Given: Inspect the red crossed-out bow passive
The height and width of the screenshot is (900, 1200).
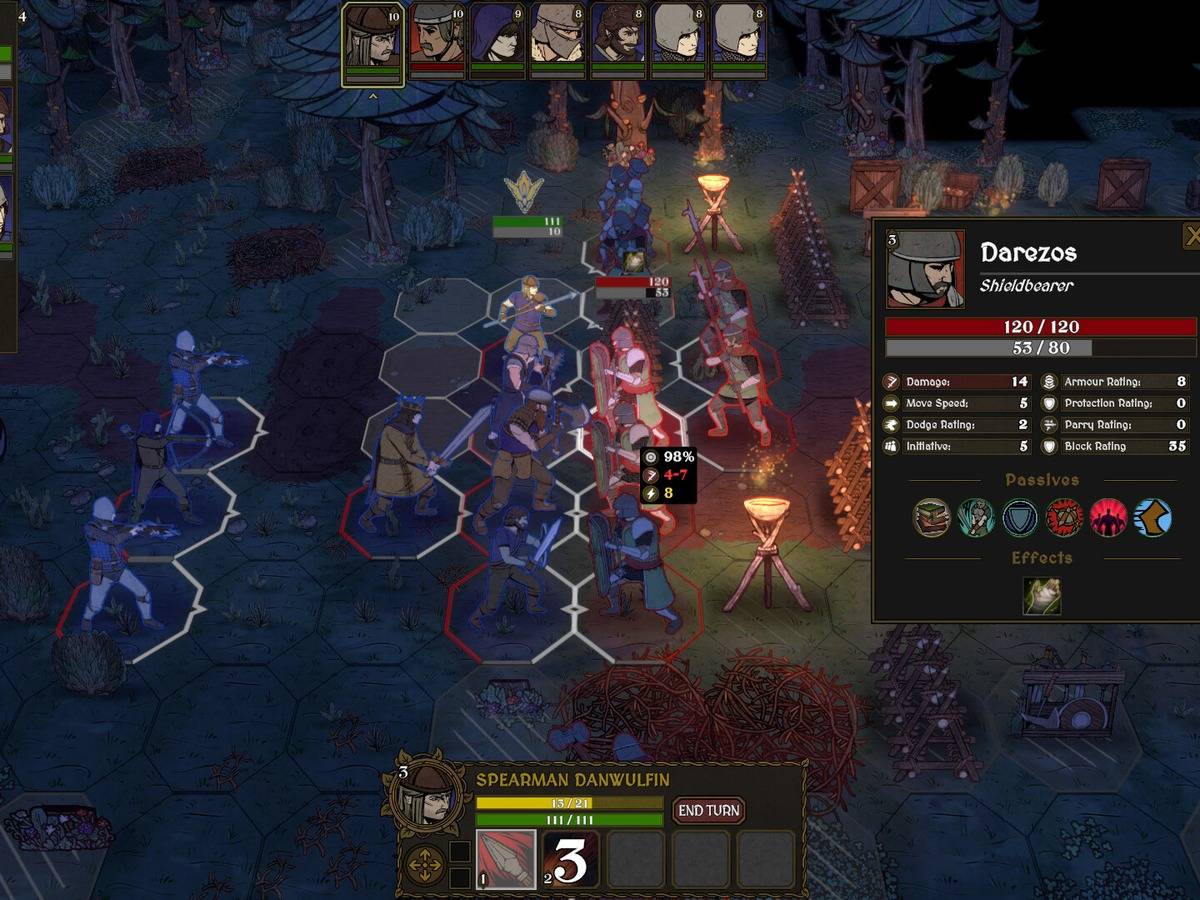Looking at the screenshot, I should 1064,518.
